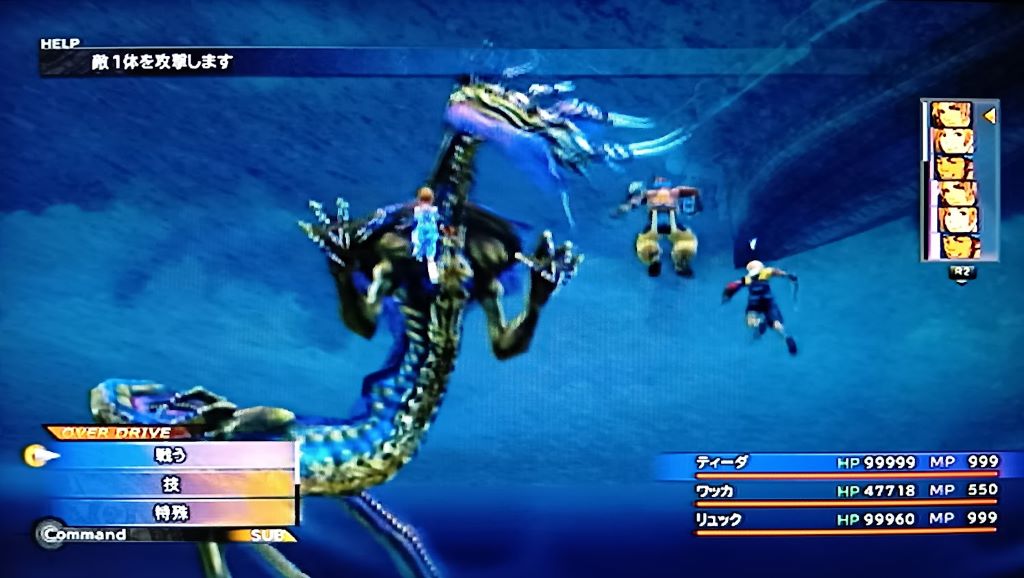
Task: Select ティーダ in the party status list
Action: [x=722, y=462]
